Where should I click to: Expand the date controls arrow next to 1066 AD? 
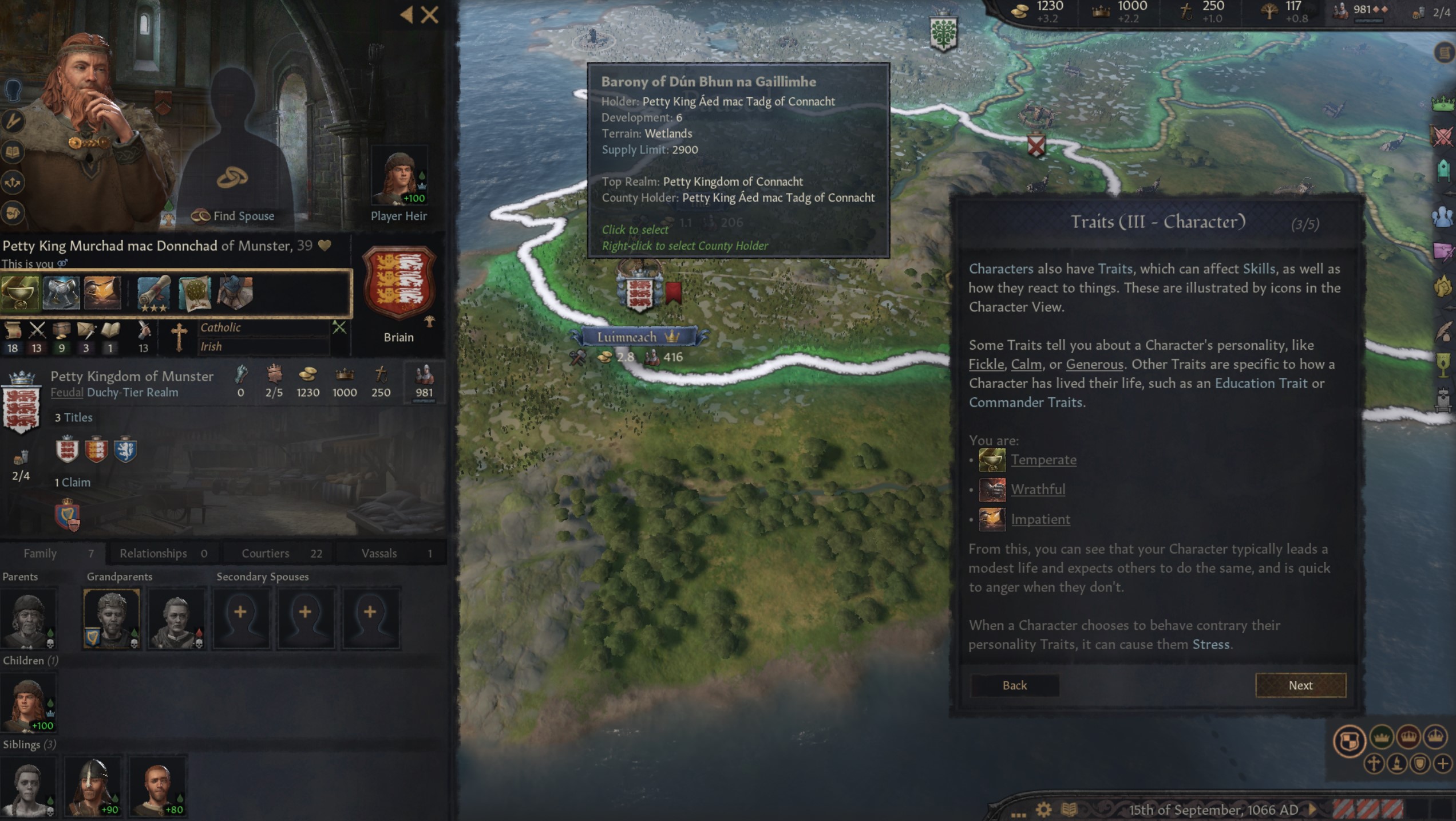[1312, 810]
